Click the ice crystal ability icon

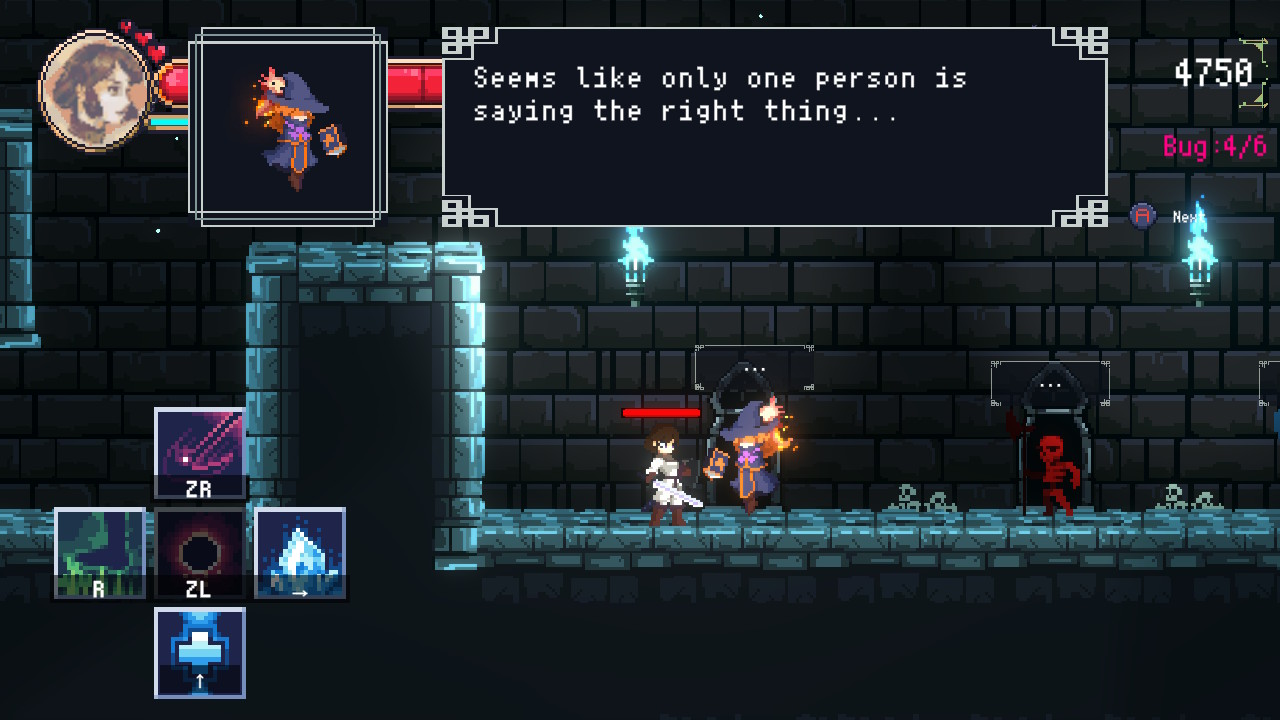click(299, 552)
